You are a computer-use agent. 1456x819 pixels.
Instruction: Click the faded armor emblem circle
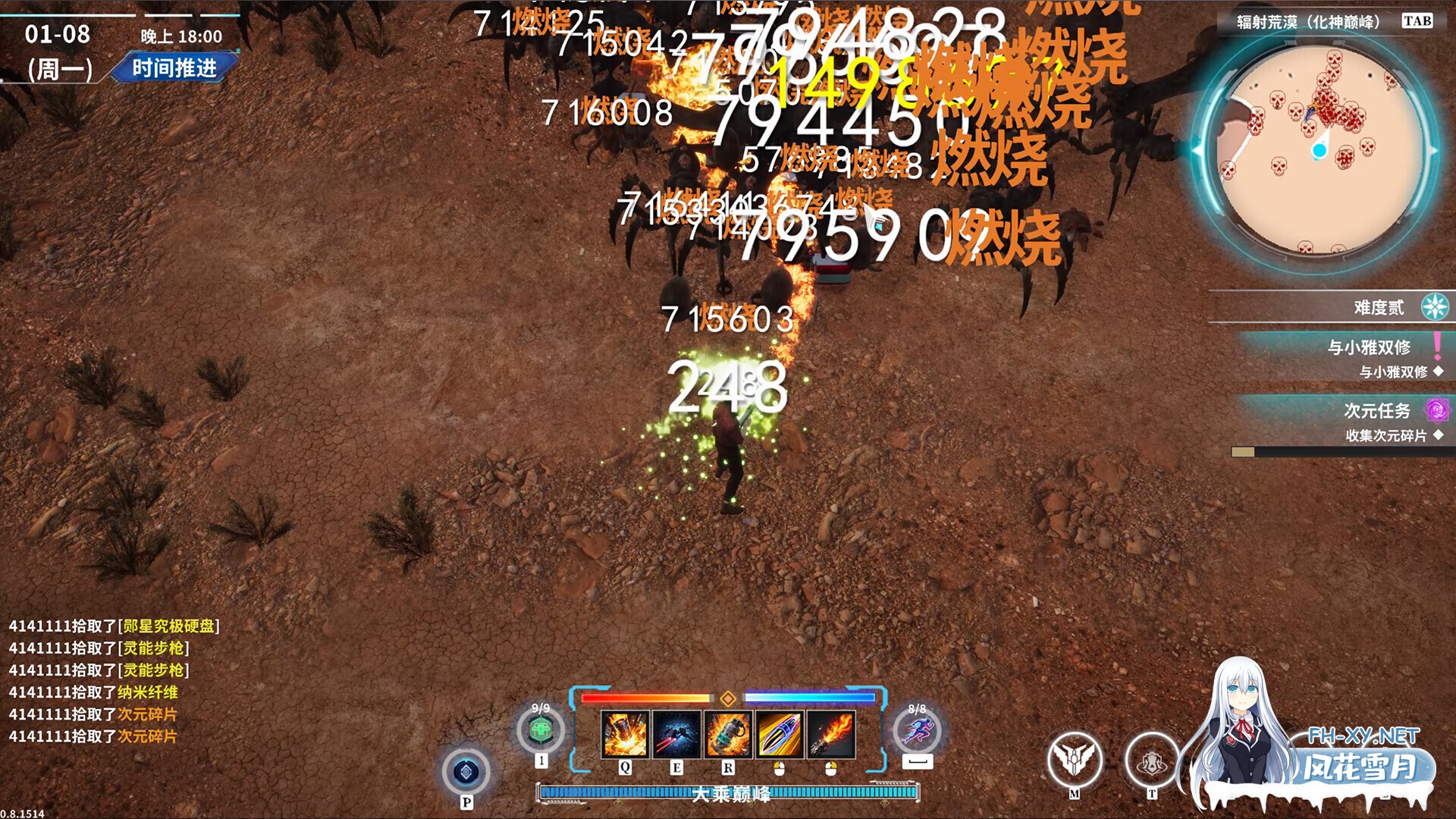1151,759
